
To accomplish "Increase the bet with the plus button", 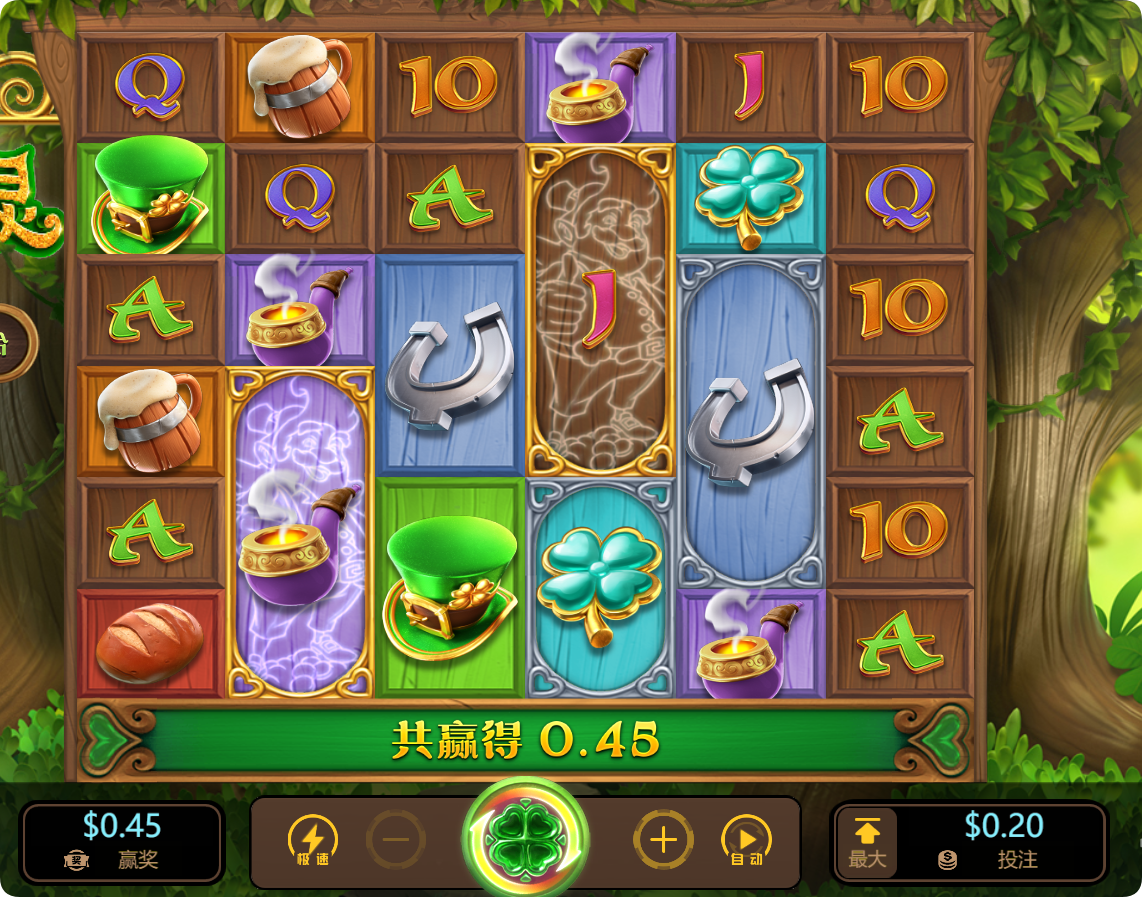I will (663, 840).
